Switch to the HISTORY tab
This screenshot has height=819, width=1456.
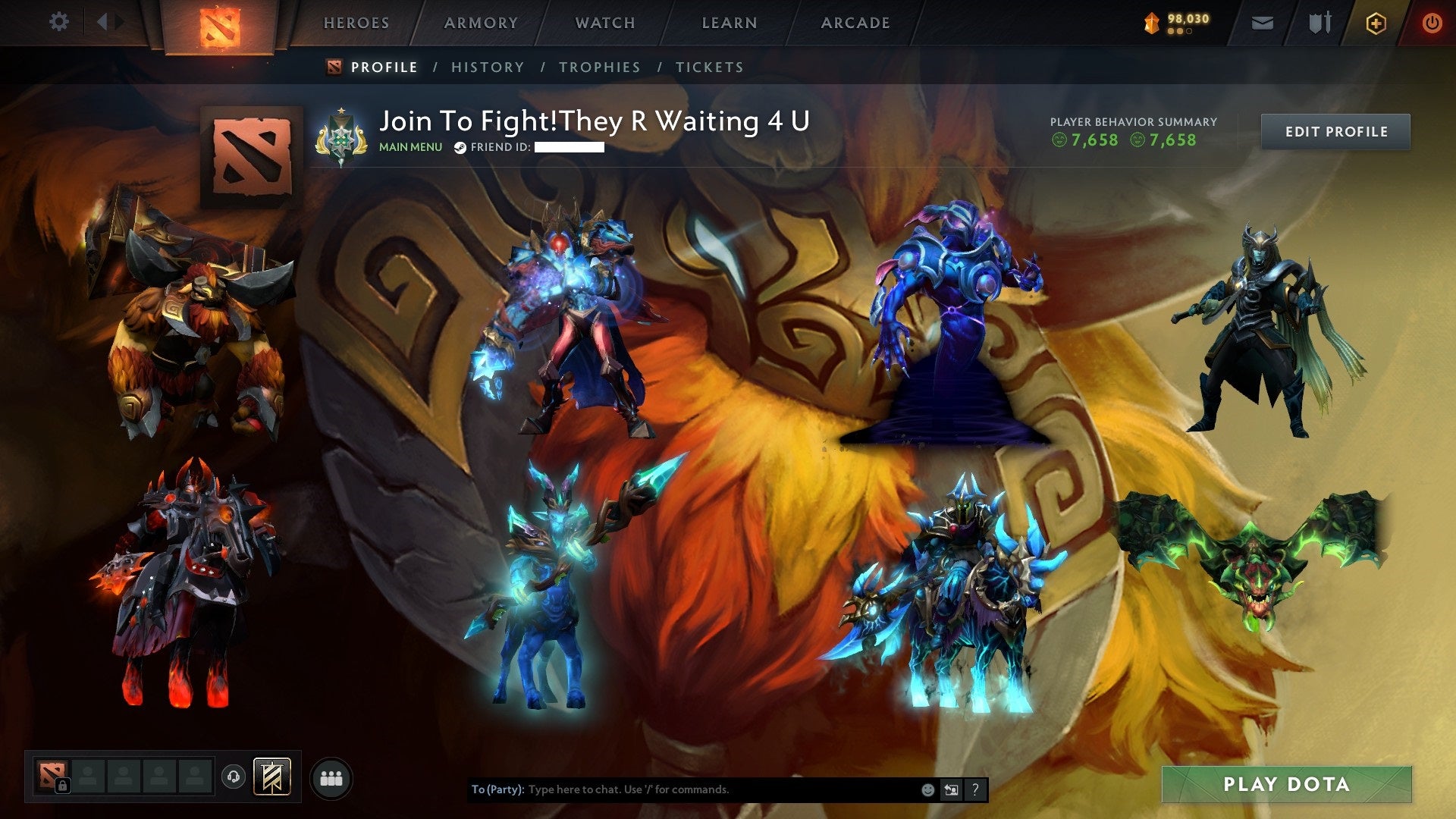click(488, 67)
